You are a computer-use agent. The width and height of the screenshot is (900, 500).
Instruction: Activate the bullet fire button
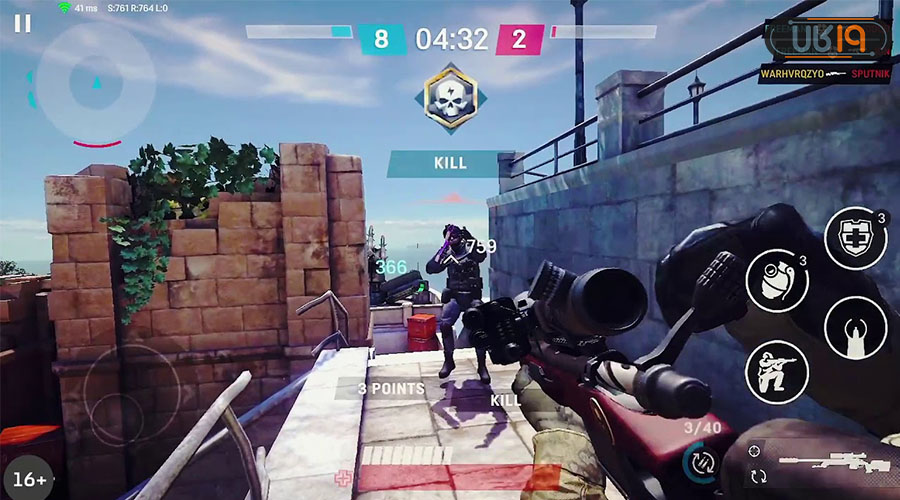pos(855,327)
